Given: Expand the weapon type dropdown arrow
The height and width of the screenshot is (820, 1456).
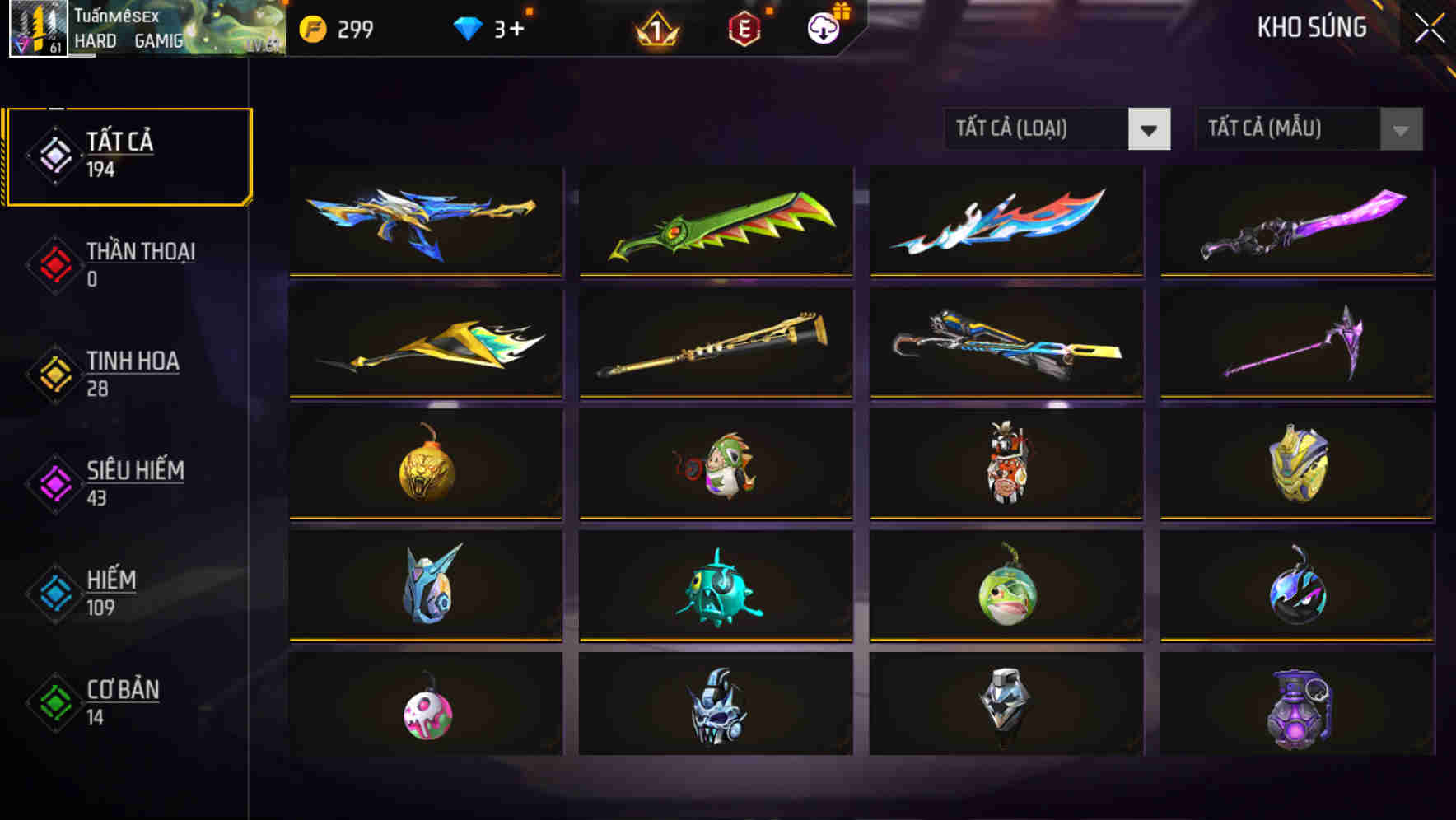Looking at the screenshot, I should click(1150, 129).
